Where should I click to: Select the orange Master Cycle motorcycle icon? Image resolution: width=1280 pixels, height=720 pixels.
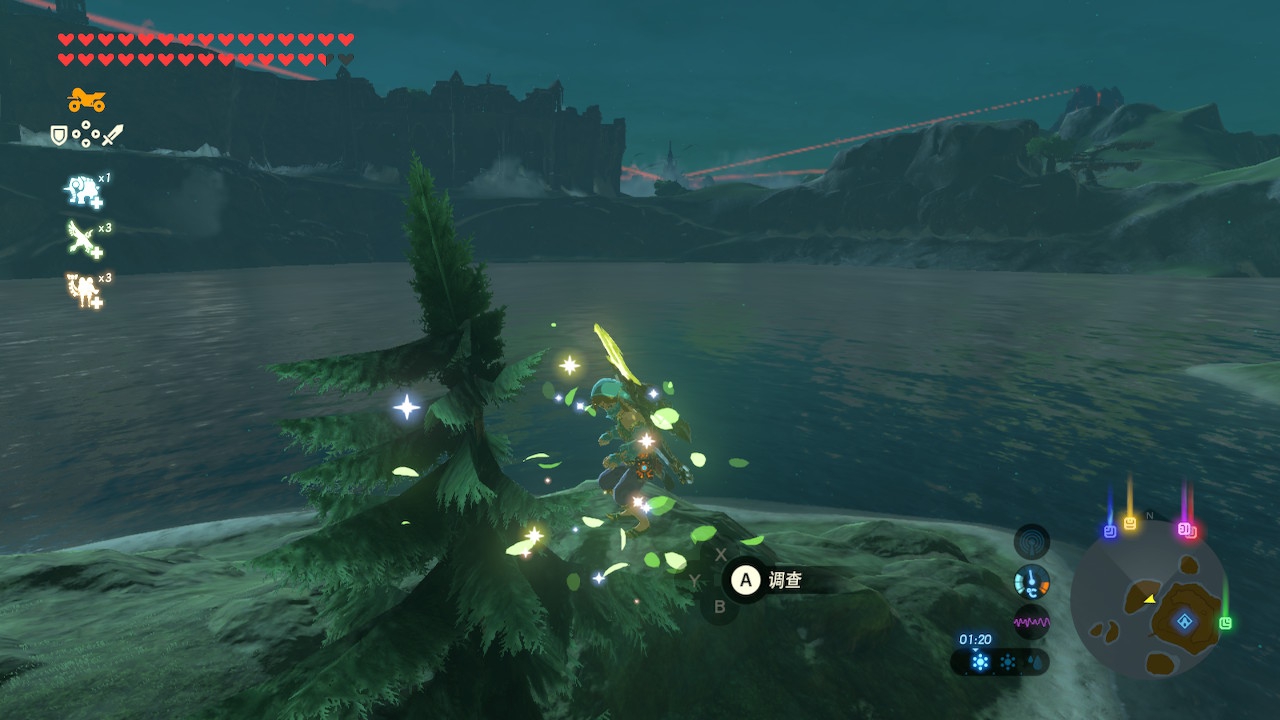pyautogui.click(x=87, y=100)
